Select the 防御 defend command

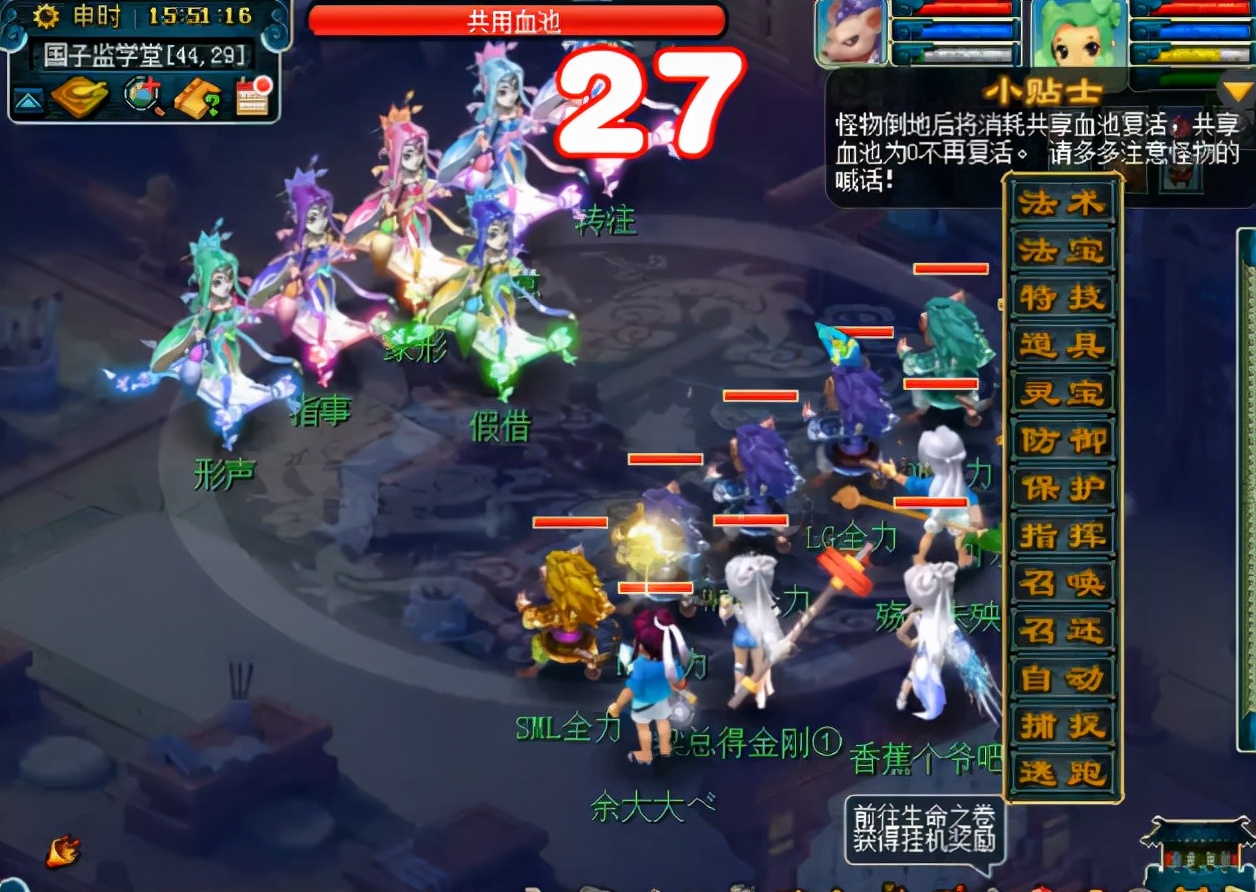tap(1062, 441)
